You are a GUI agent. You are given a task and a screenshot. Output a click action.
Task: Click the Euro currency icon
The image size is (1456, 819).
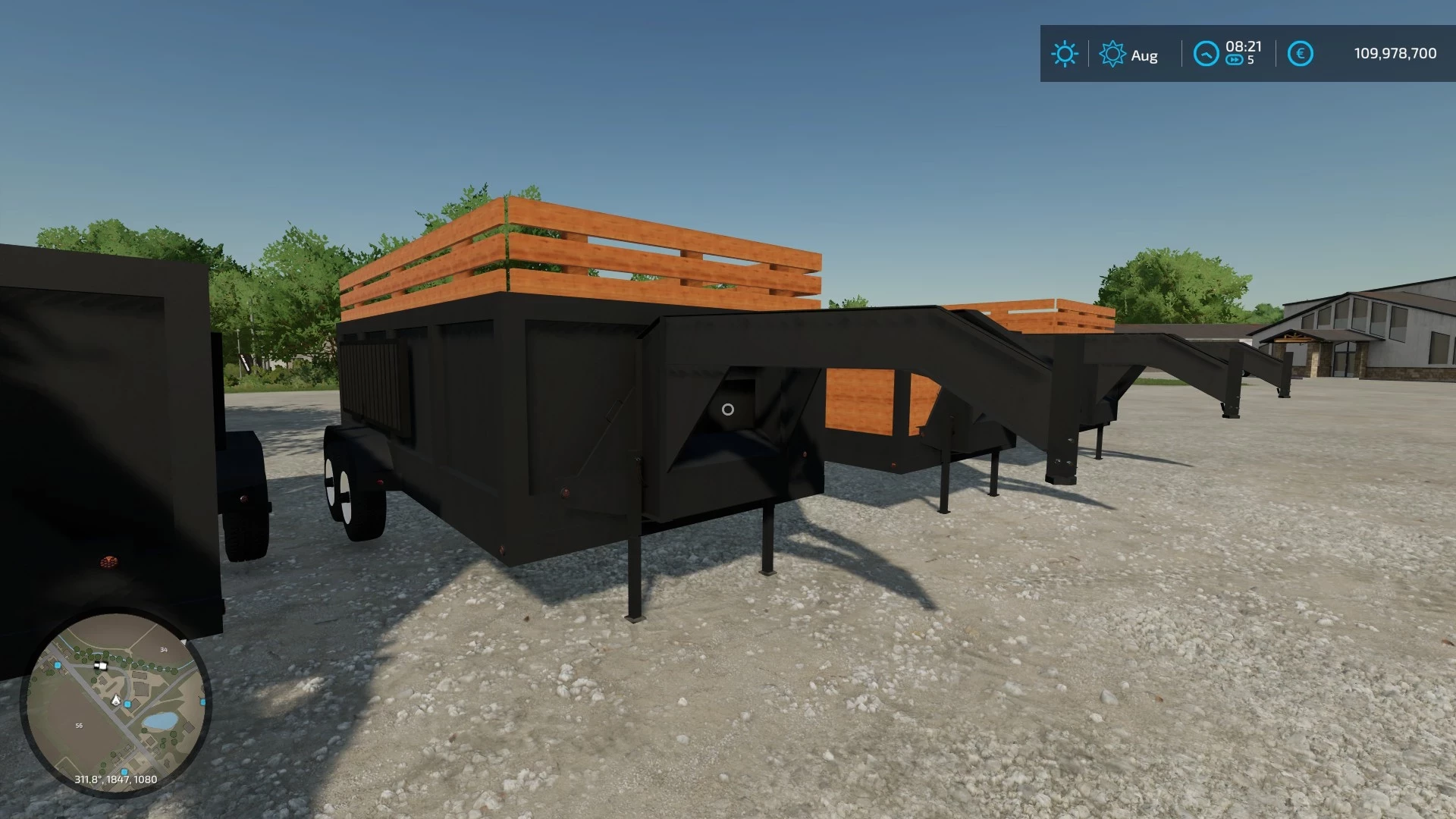click(1300, 53)
